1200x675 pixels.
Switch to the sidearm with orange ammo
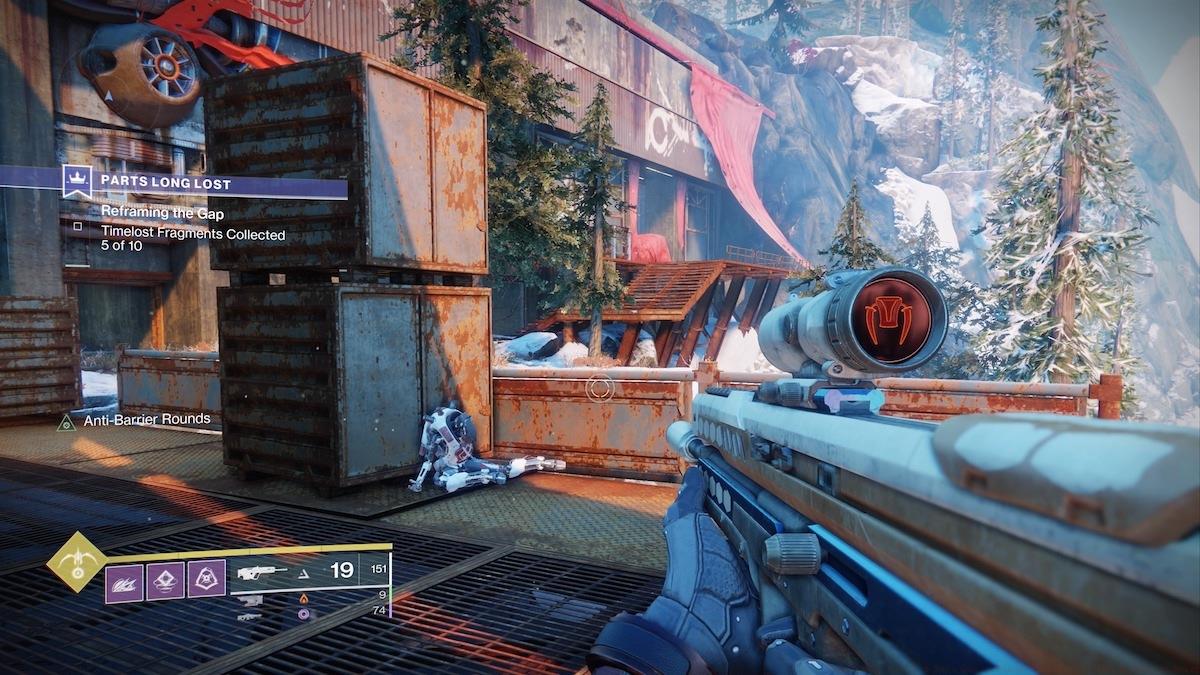coord(250,599)
